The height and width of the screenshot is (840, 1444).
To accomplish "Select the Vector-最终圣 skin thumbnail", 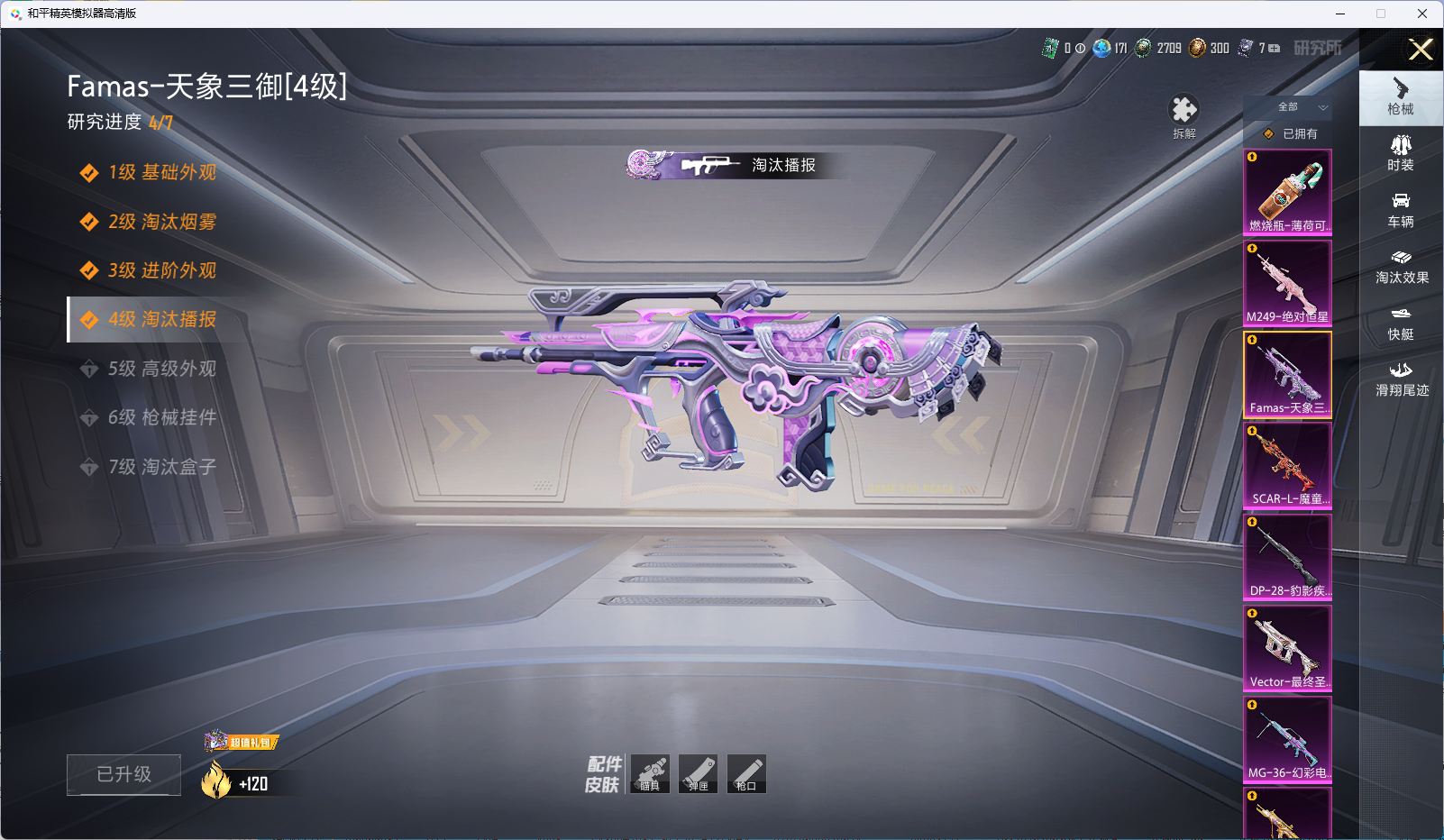I will (1287, 648).
